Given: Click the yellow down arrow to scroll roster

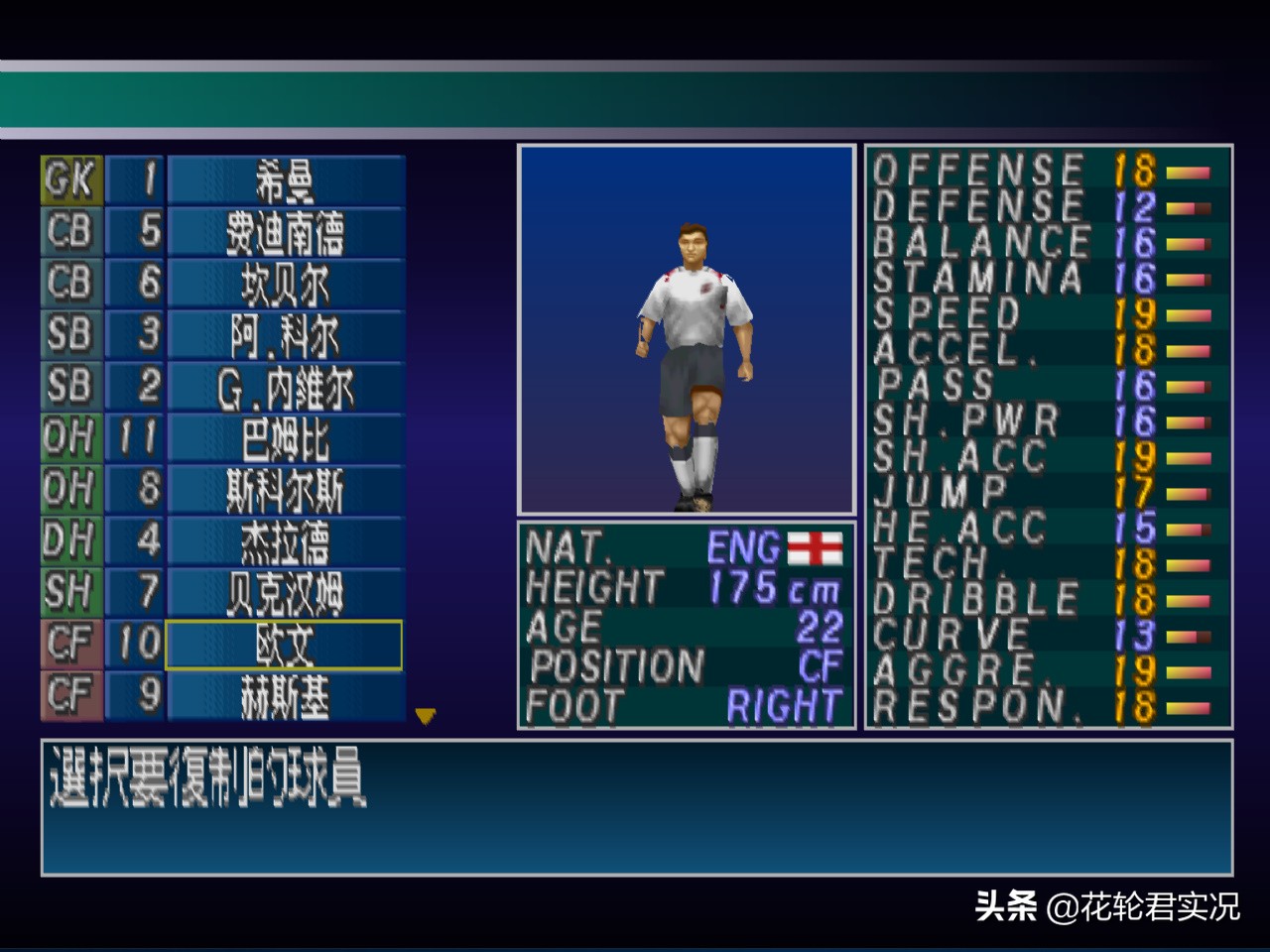Looking at the screenshot, I should (427, 716).
